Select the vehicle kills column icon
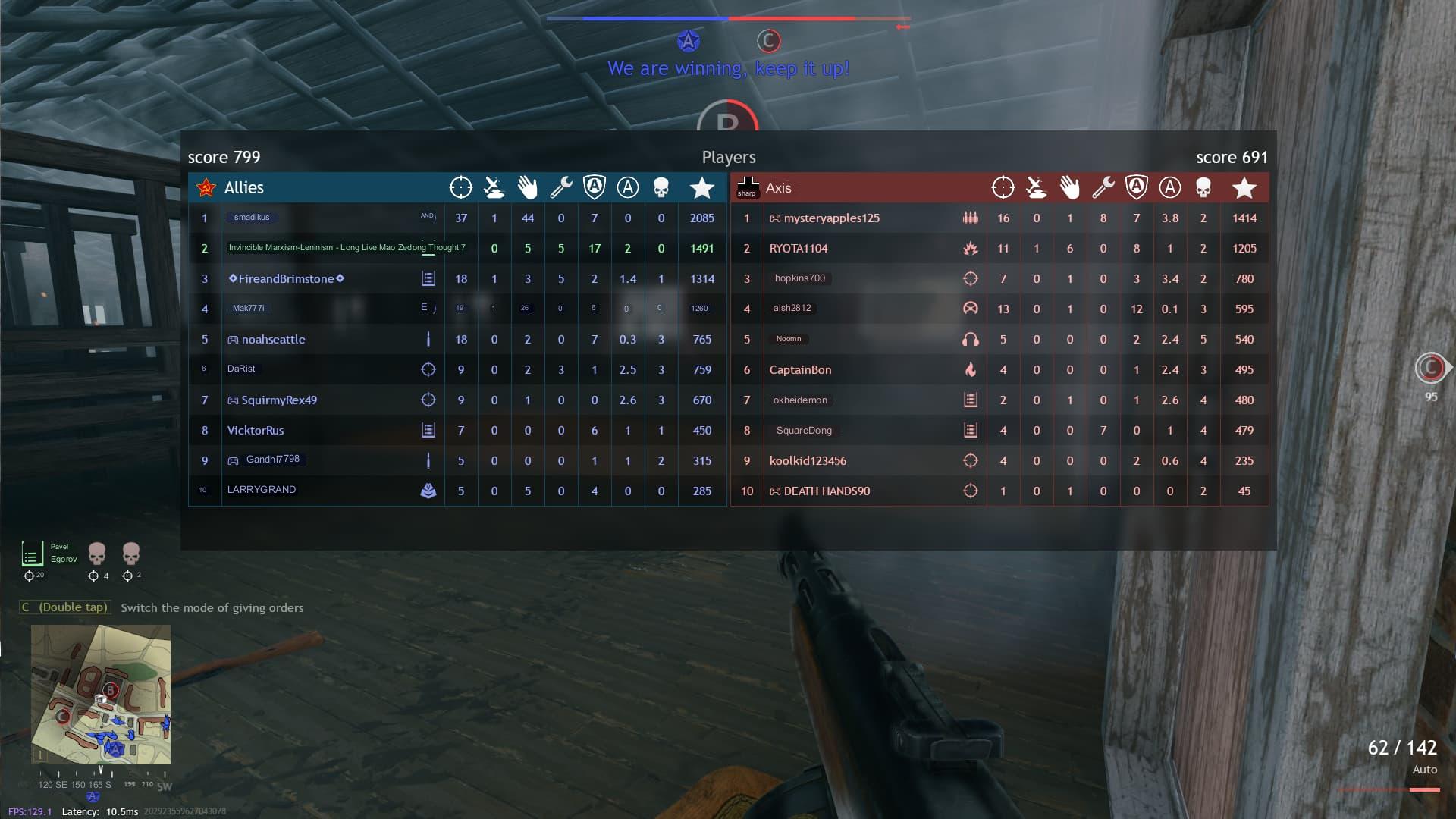 pyautogui.click(x=494, y=187)
